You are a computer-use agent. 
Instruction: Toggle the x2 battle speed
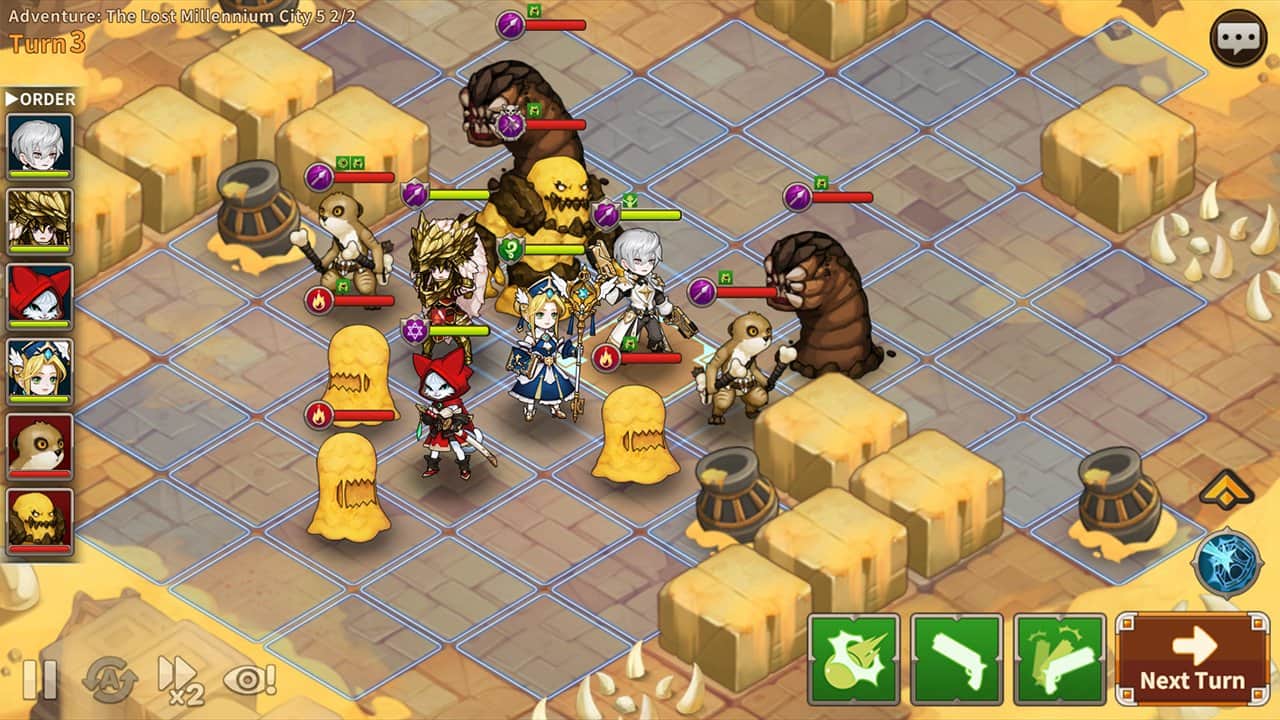[x=180, y=680]
